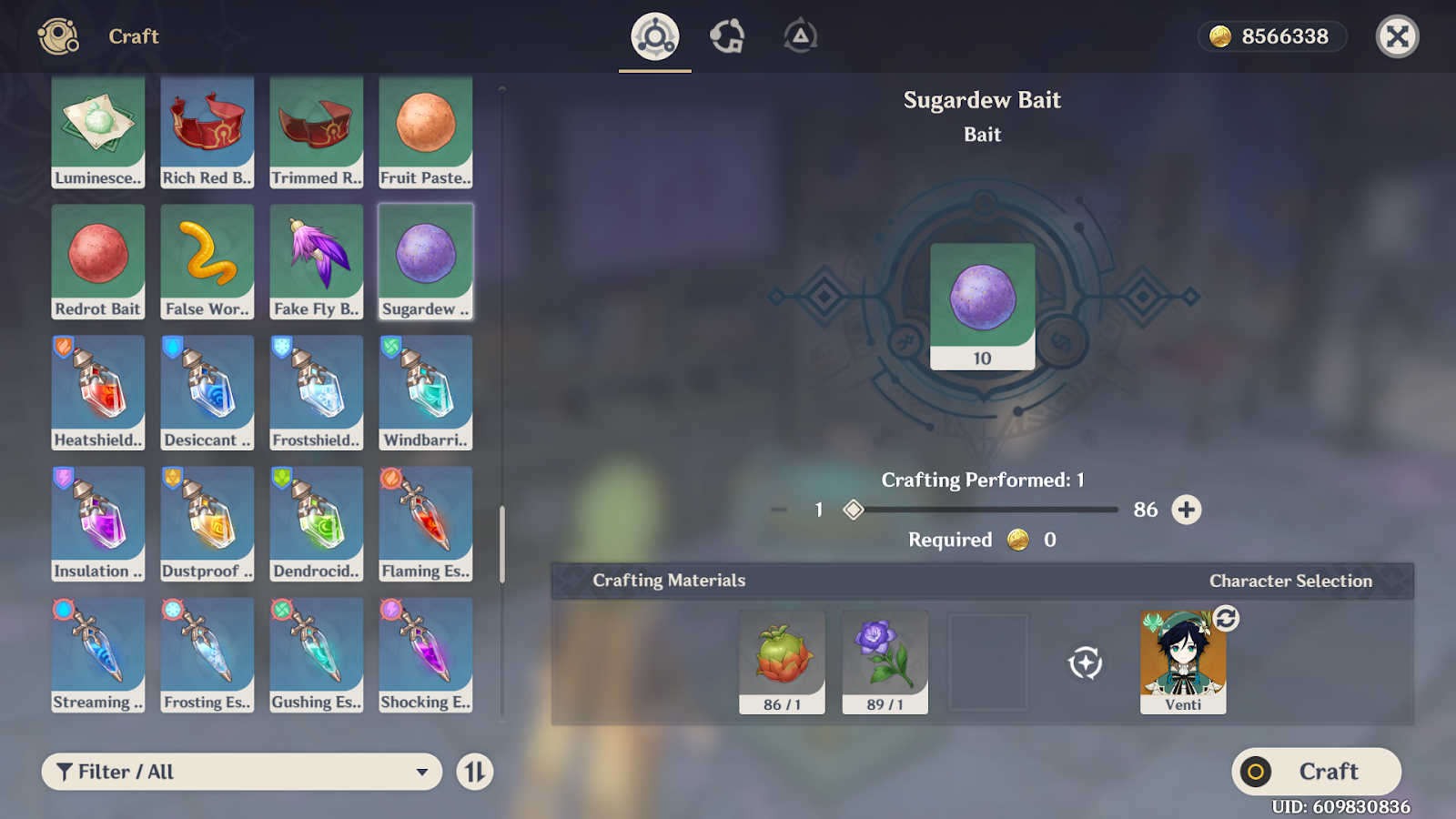This screenshot has width=1456, height=819.
Task: Click the crafting quantity slider handle
Action: pyautogui.click(x=853, y=510)
